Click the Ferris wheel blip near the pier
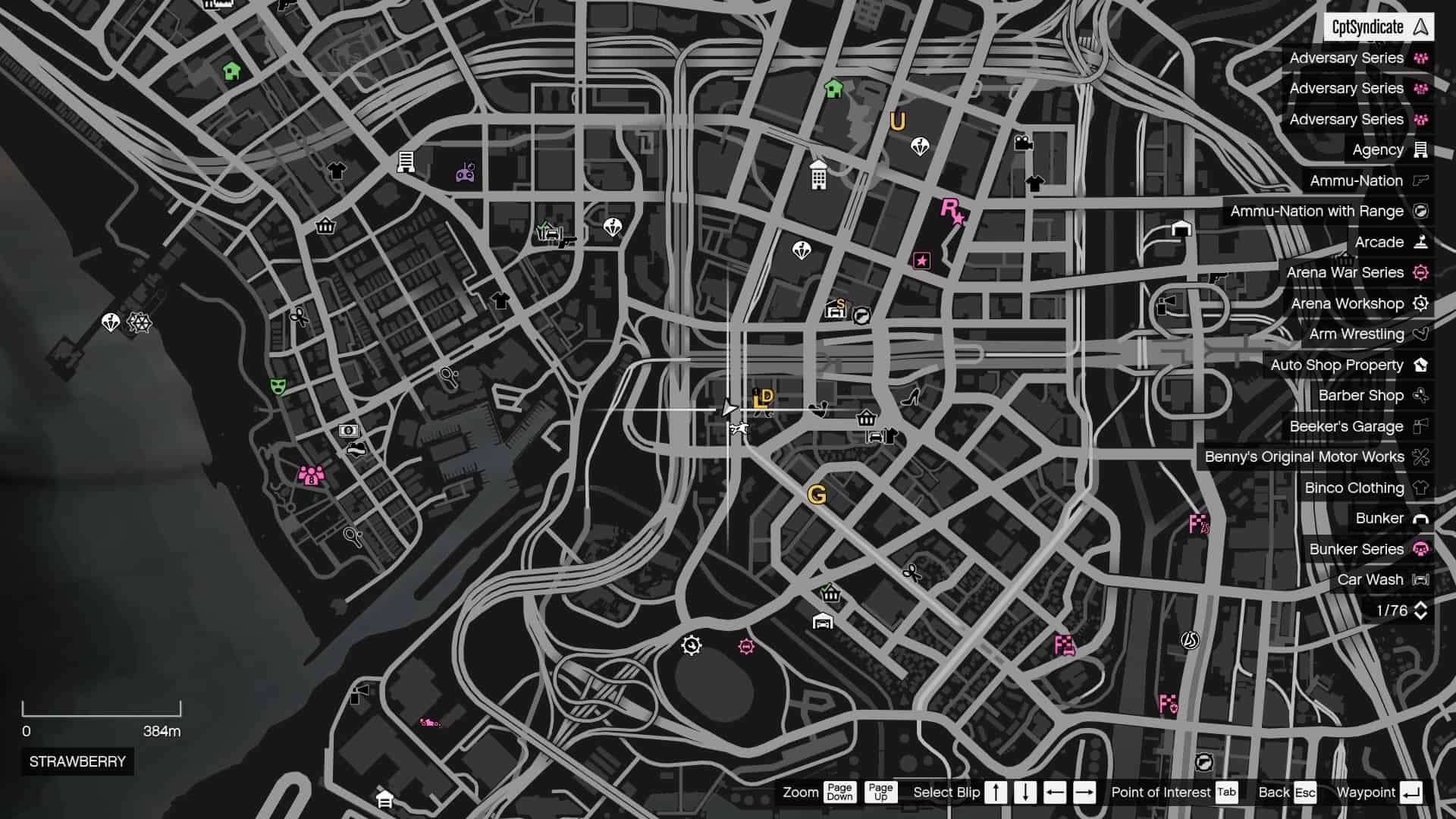This screenshot has height=819, width=1456. coord(141,322)
